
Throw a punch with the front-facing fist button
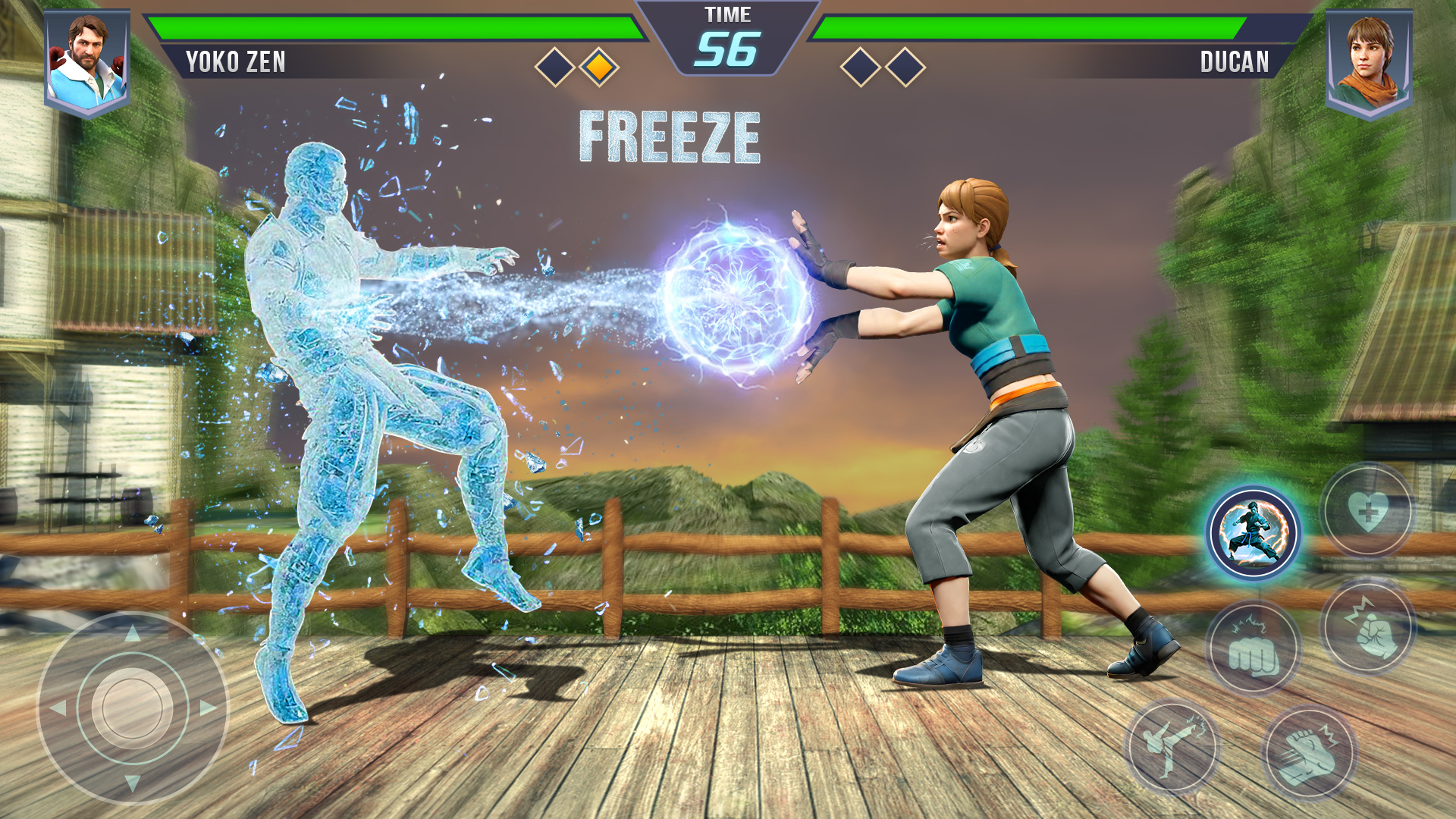coord(1254,650)
